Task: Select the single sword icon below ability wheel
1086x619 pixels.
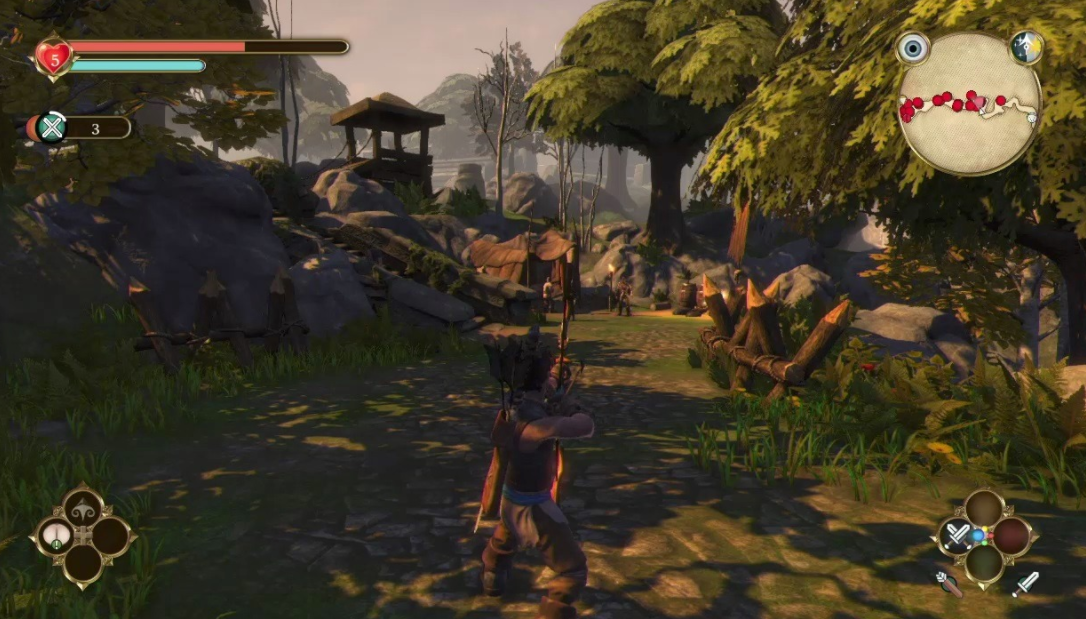Action: pos(1025,584)
